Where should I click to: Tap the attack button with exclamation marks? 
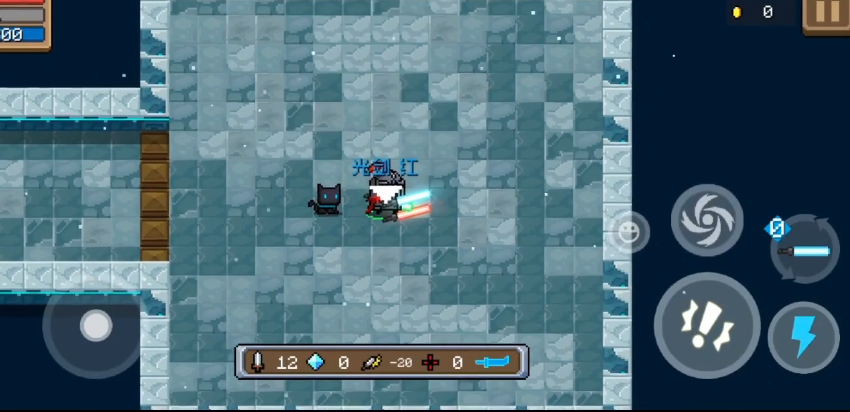pyautogui.click(x=707, y=324)
